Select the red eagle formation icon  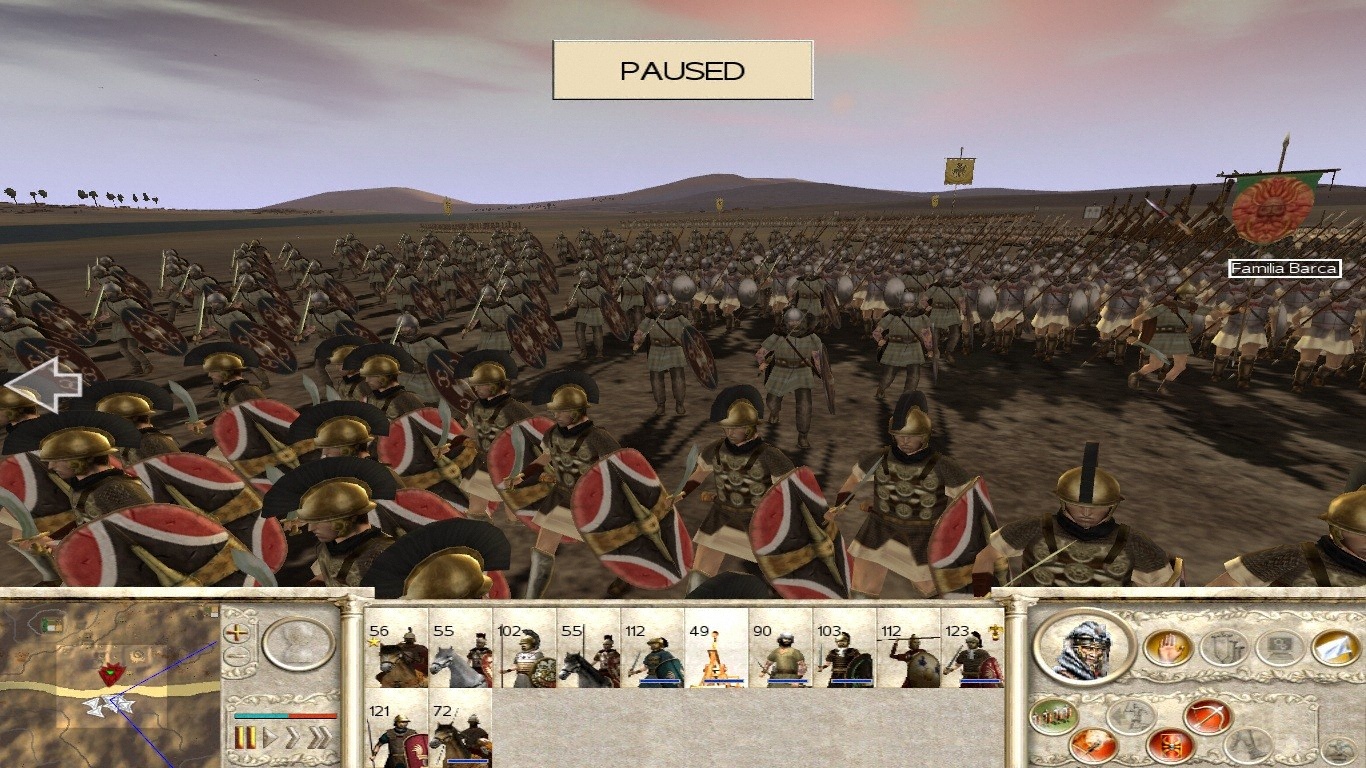click(x=1168, y=746)
